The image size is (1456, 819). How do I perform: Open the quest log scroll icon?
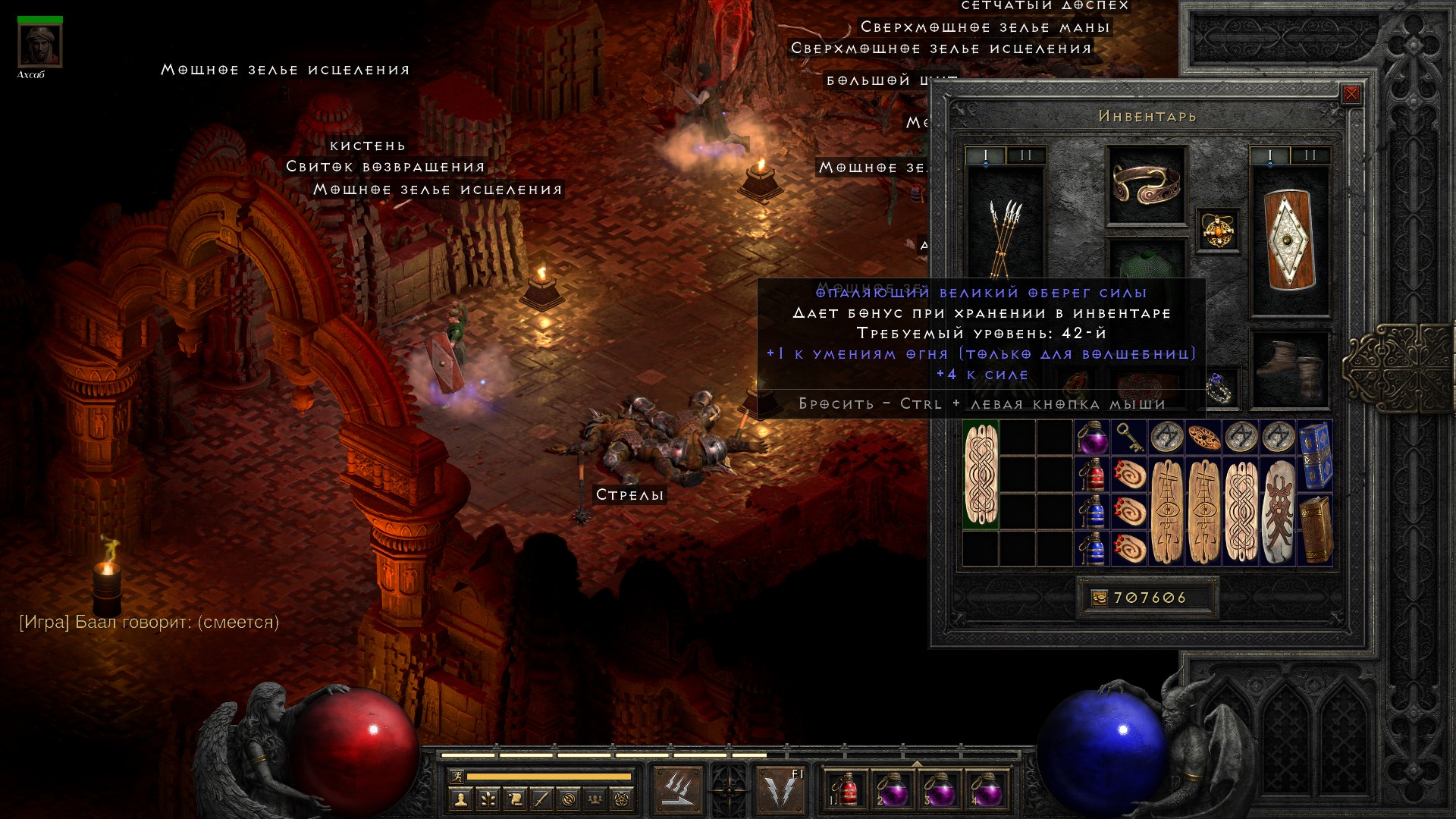click(x=515, y=799)
